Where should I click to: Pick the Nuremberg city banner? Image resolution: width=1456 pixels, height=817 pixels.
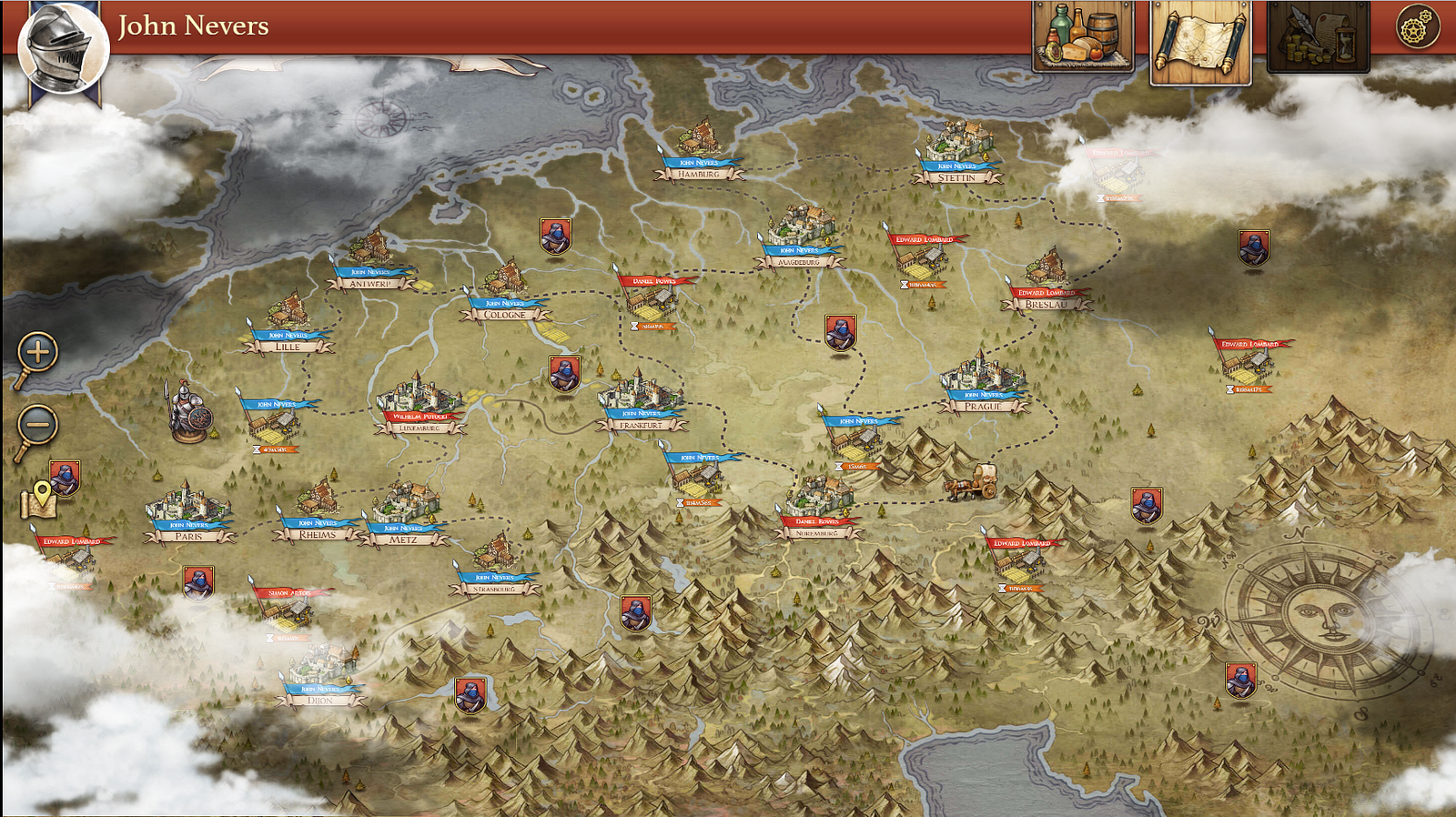(817, 532)
